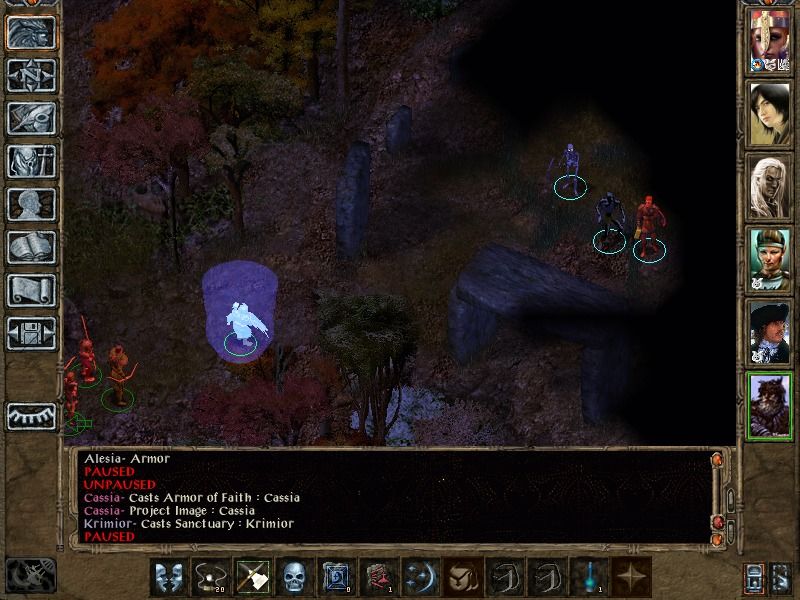Select the dark-haired woman portrait

pos(770,112)
